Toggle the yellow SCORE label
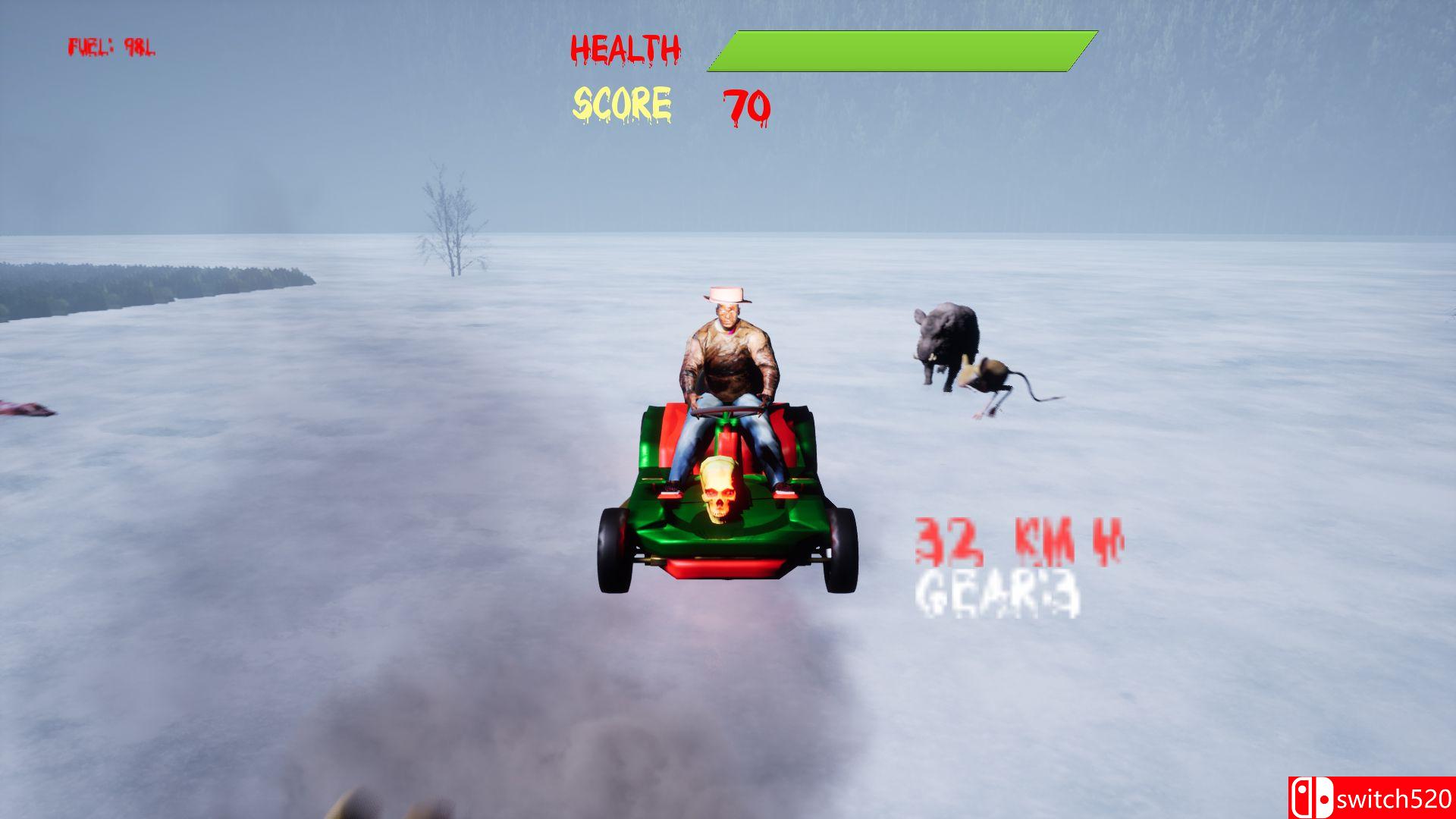 623,102
